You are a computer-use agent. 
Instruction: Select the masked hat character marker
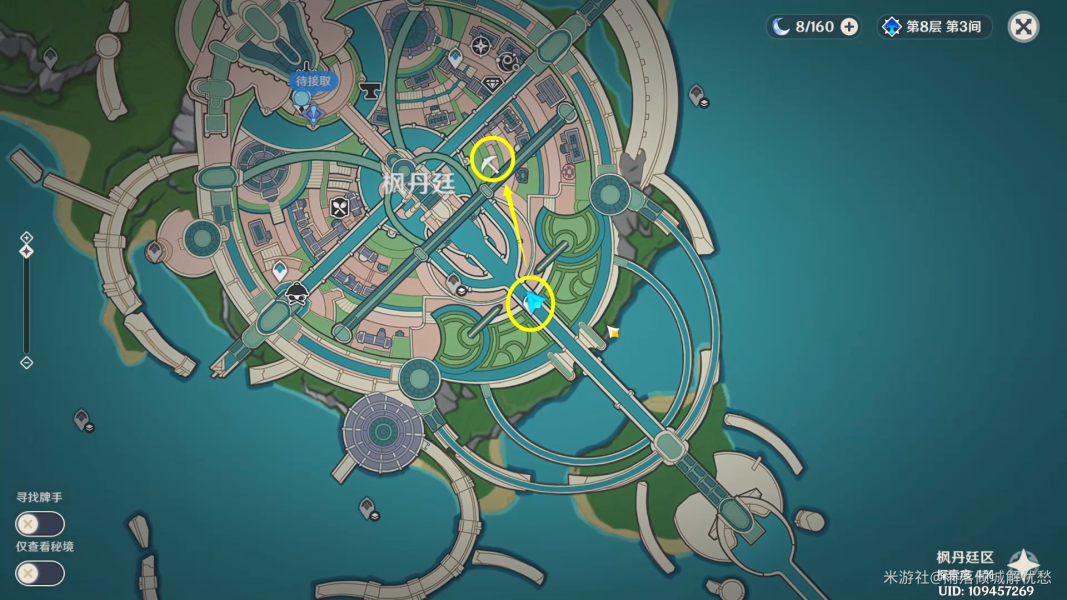[297, 294]
